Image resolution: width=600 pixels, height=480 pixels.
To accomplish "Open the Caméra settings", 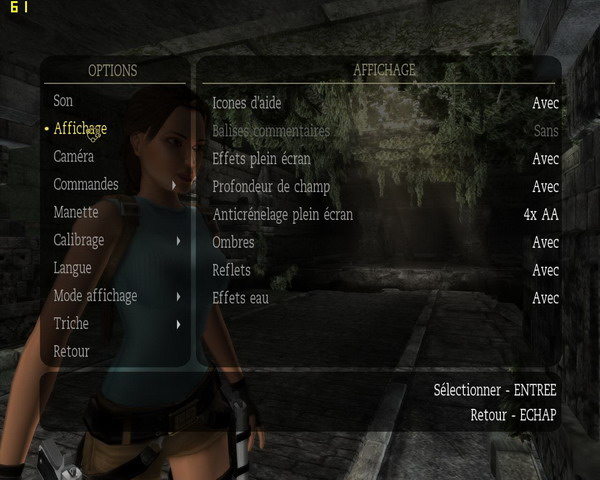I will pyautogui.click(x=74, y=157).
